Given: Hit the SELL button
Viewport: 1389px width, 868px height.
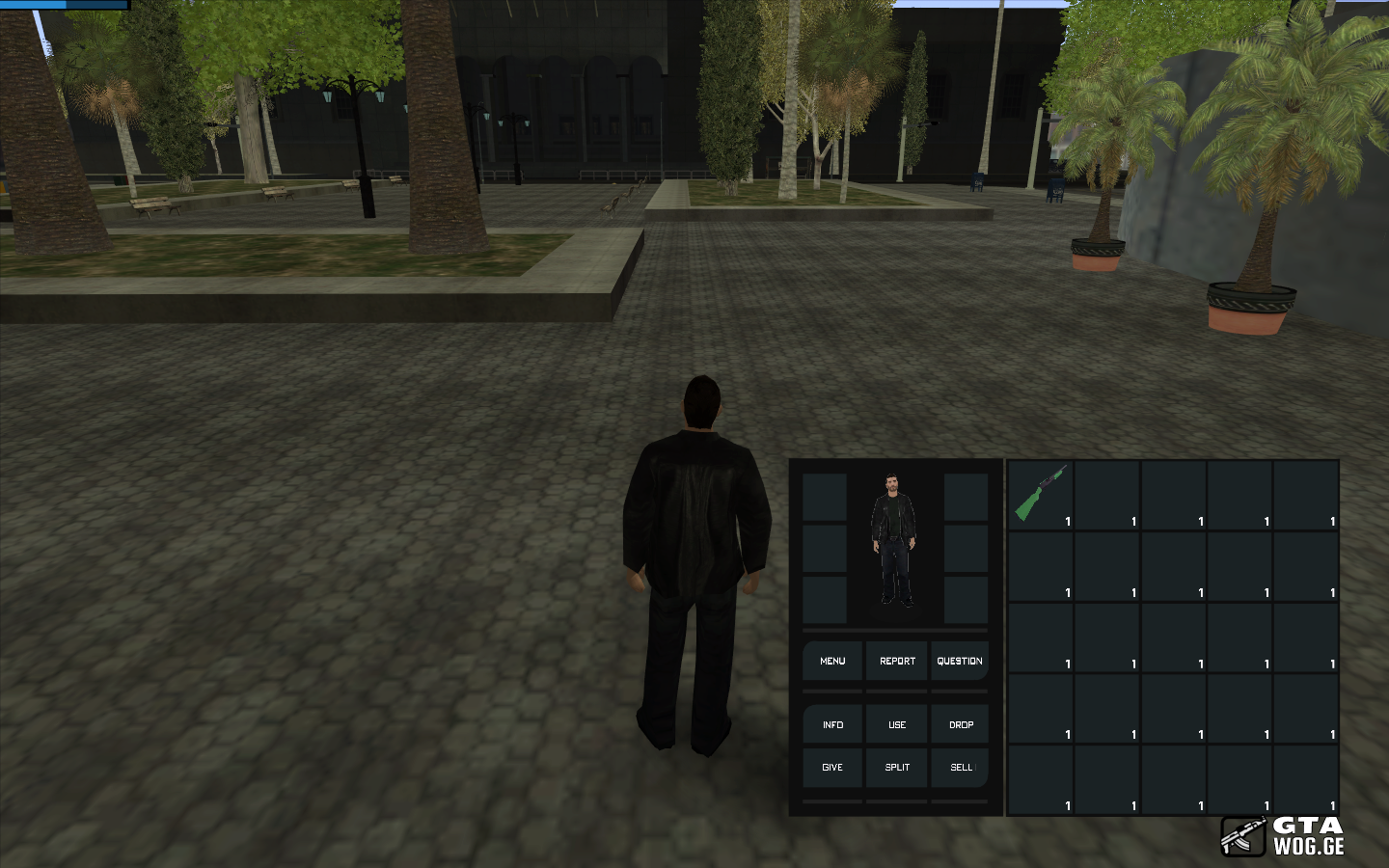Looking at the screenshot, I should (961, 768).
